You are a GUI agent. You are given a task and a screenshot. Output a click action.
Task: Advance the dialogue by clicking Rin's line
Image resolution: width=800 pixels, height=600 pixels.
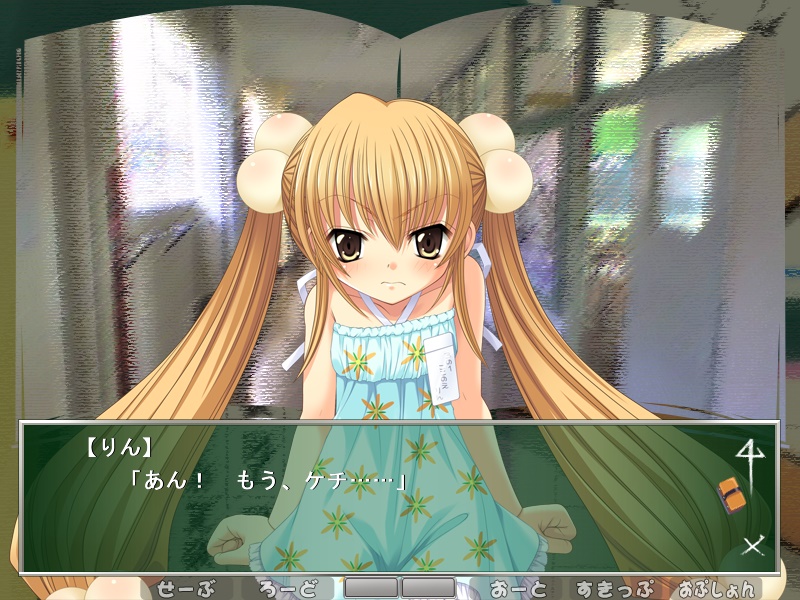(x=268, y=479)
